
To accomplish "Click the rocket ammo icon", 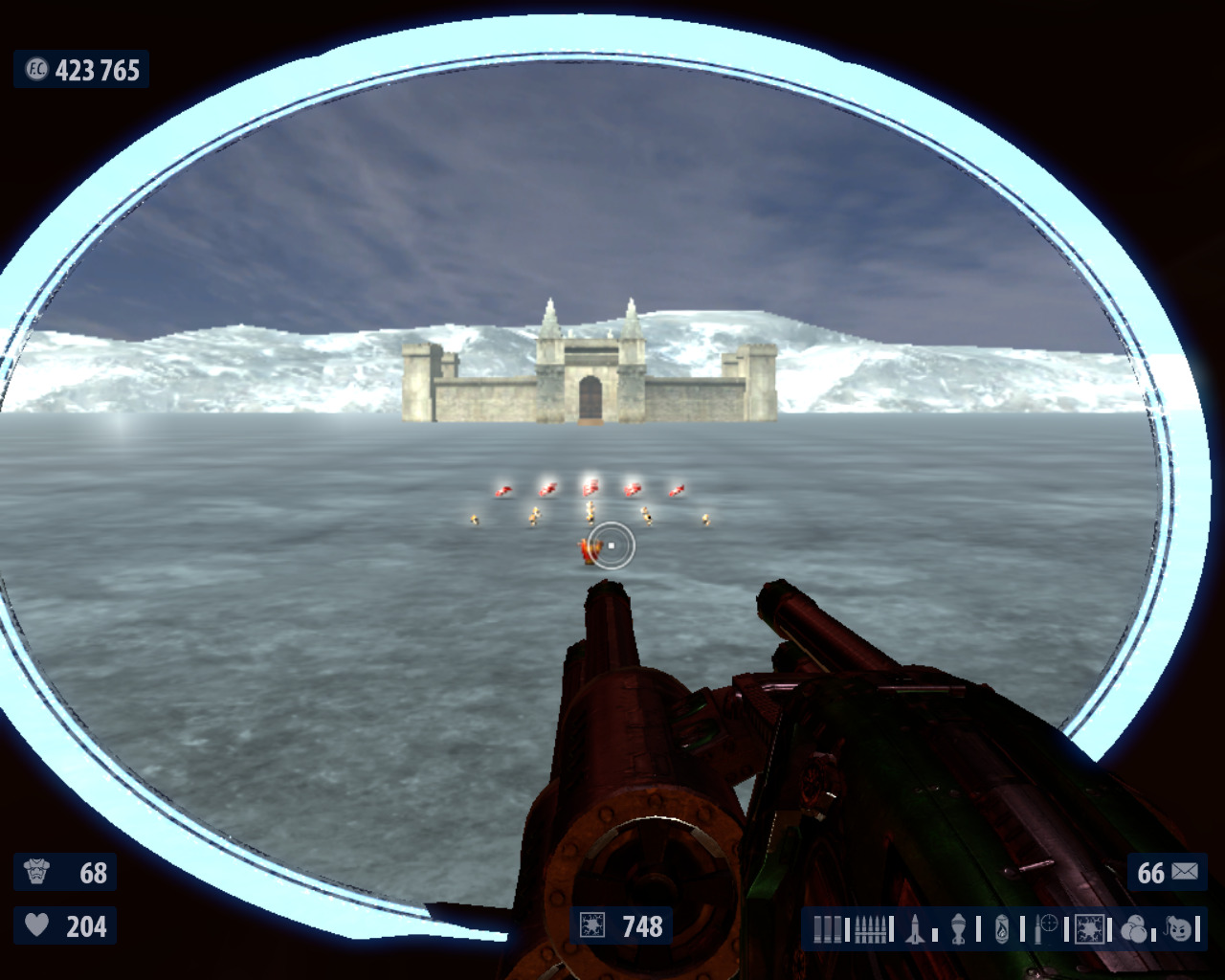I will pos(915,928).
